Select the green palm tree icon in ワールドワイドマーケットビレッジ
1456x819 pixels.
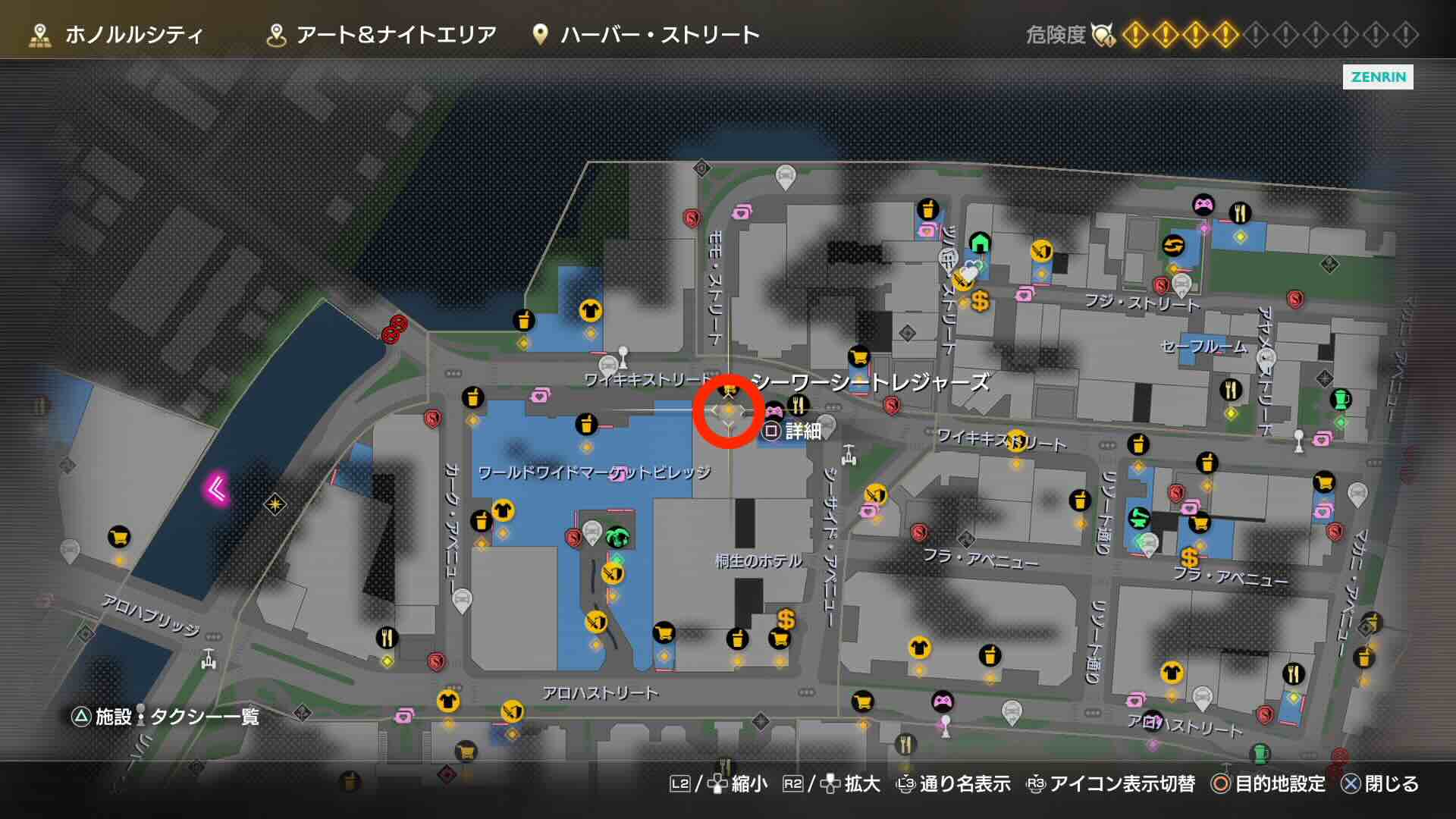pos(617,537)
